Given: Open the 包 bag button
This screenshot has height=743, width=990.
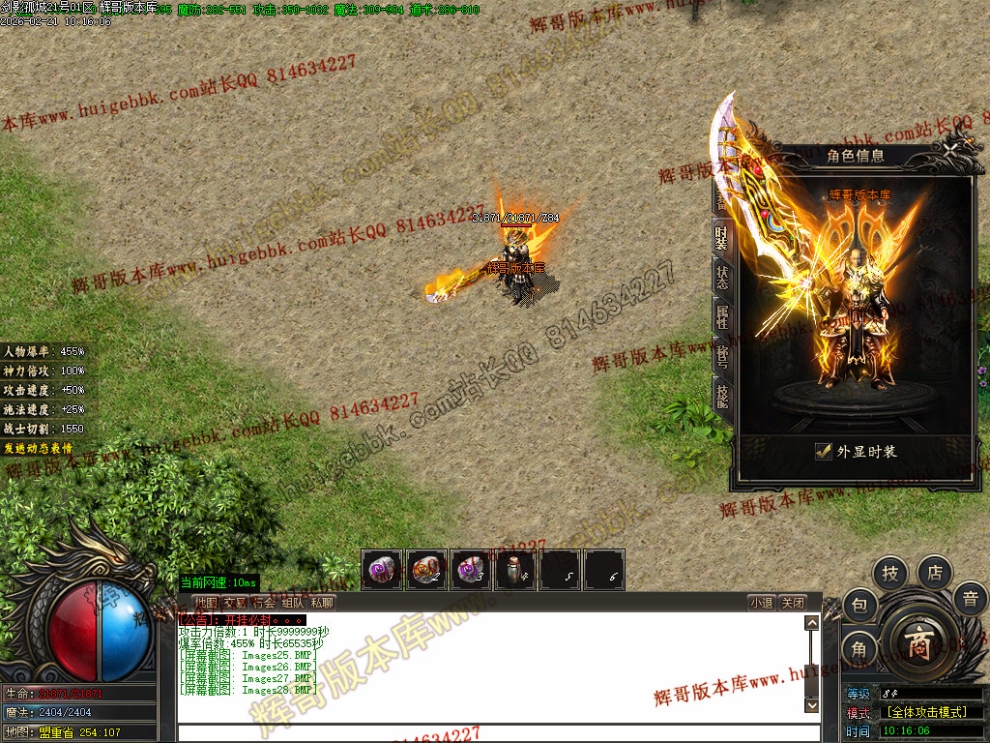Looking at the screenshot, I should pyautogui.click(x=859, y=605).
